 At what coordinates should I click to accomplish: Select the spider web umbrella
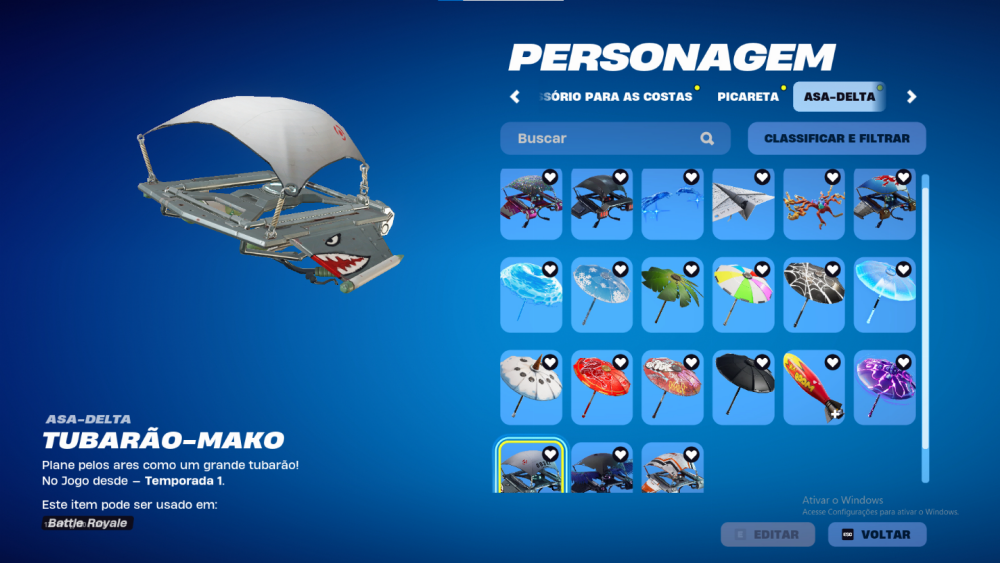pos(814,294)
